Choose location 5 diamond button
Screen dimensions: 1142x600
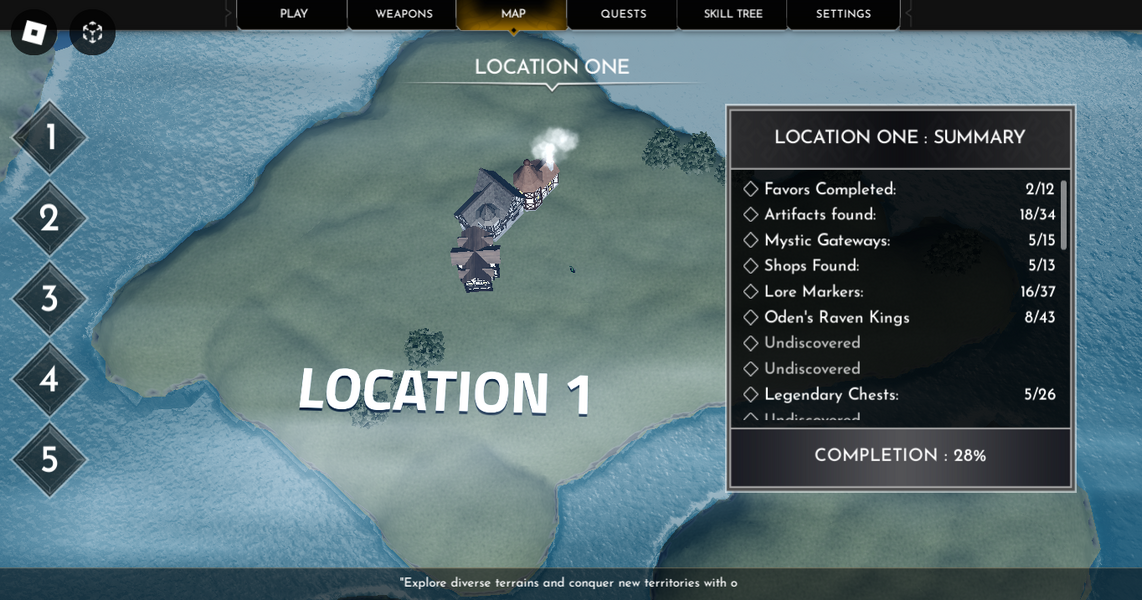pyautogui.click(x=49, y=460)
